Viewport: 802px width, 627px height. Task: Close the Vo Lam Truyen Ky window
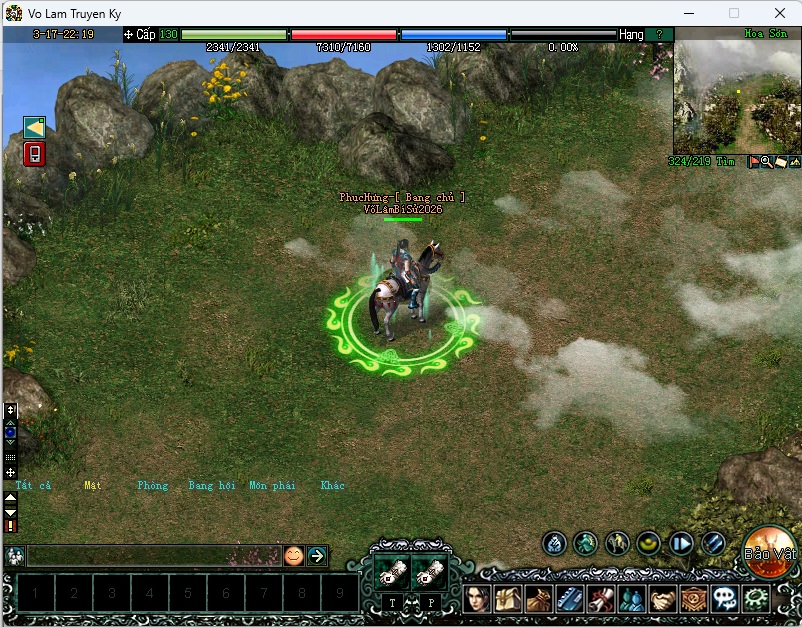tap(779, 13)
